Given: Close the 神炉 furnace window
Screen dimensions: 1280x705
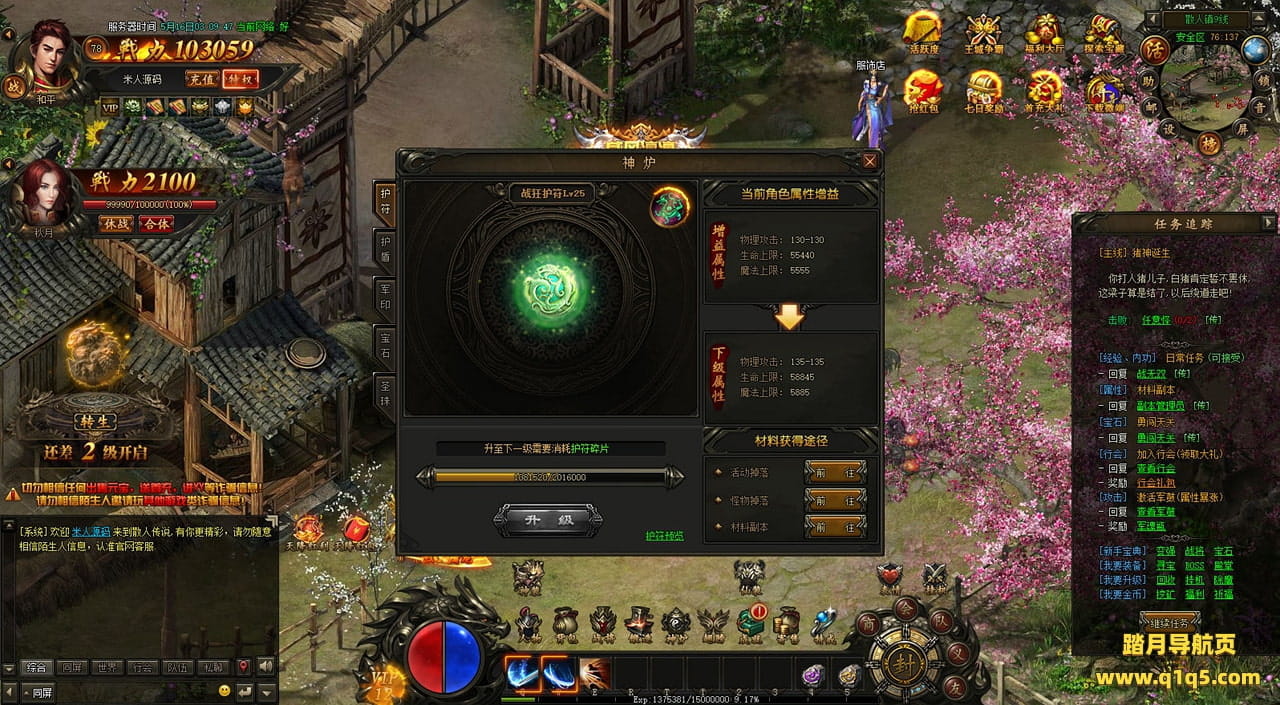Looking at the screenshot, I should tap(870, 161).
